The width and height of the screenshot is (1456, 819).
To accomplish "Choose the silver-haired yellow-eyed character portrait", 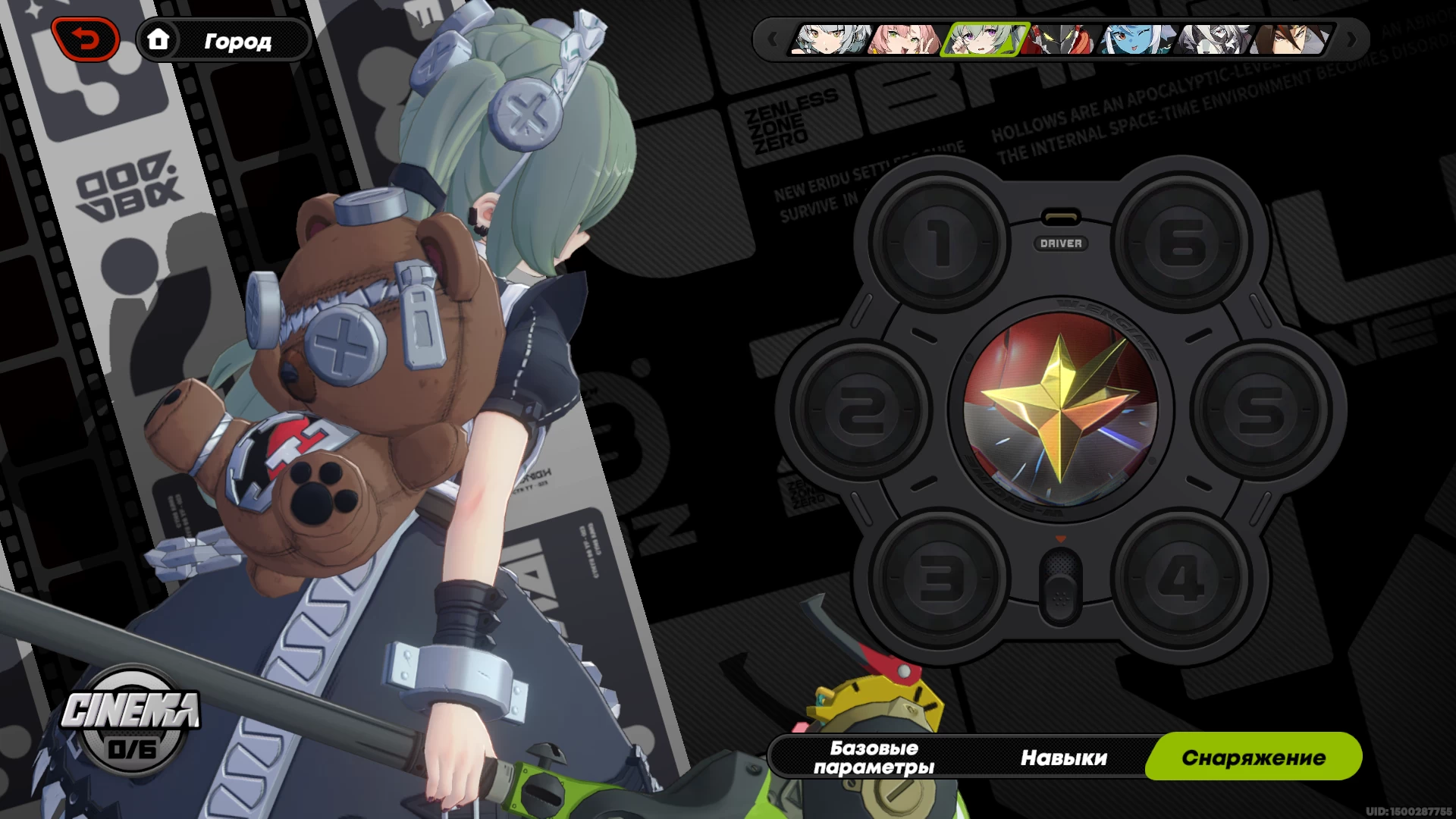I will click(830, 39).
